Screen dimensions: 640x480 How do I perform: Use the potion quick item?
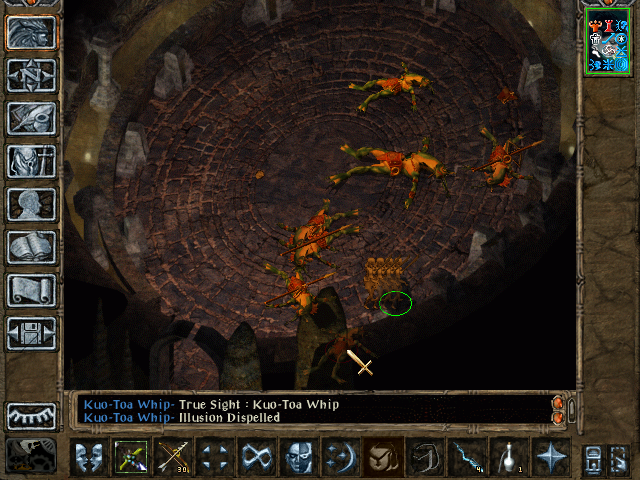[x=509, y=458]
